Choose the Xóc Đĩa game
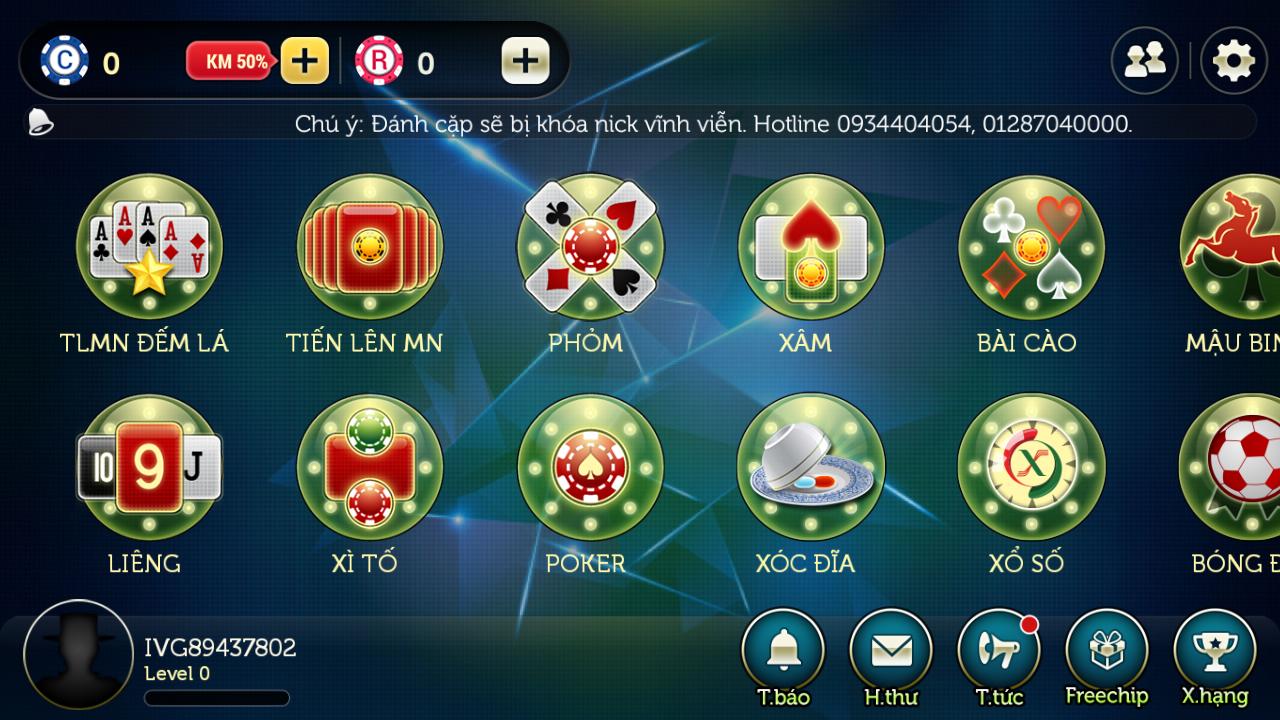Screen dimensions: 1280x720 [811, 467]
